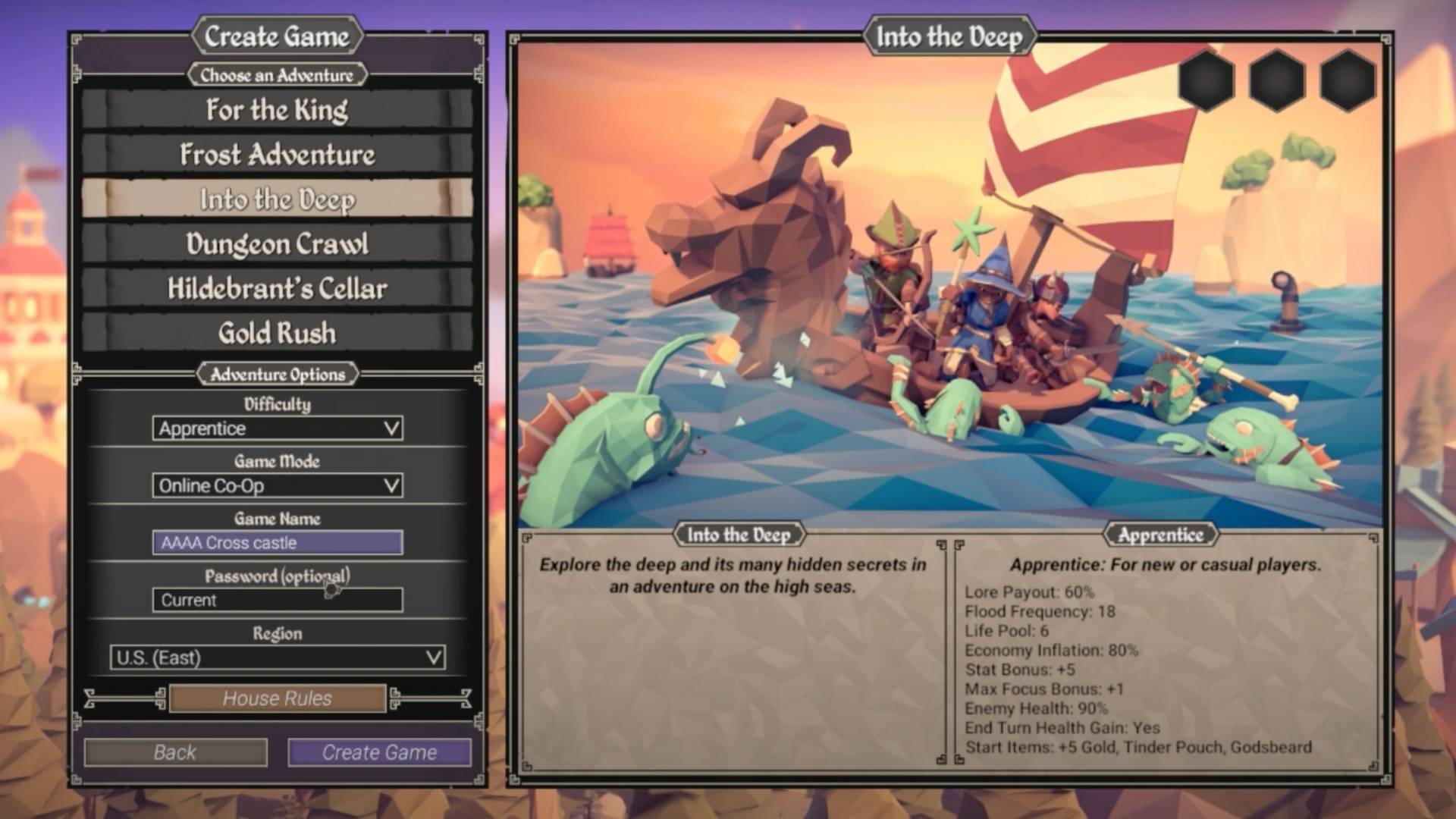Select the Gold Rush adventure

(277, 333)
